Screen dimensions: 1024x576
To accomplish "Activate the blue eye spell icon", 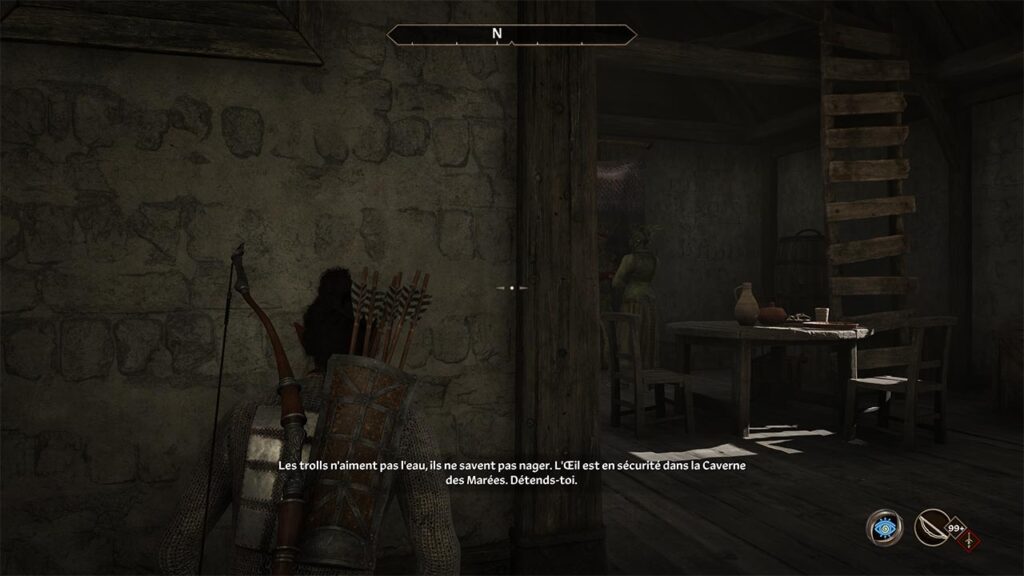I will pos(884,527).
